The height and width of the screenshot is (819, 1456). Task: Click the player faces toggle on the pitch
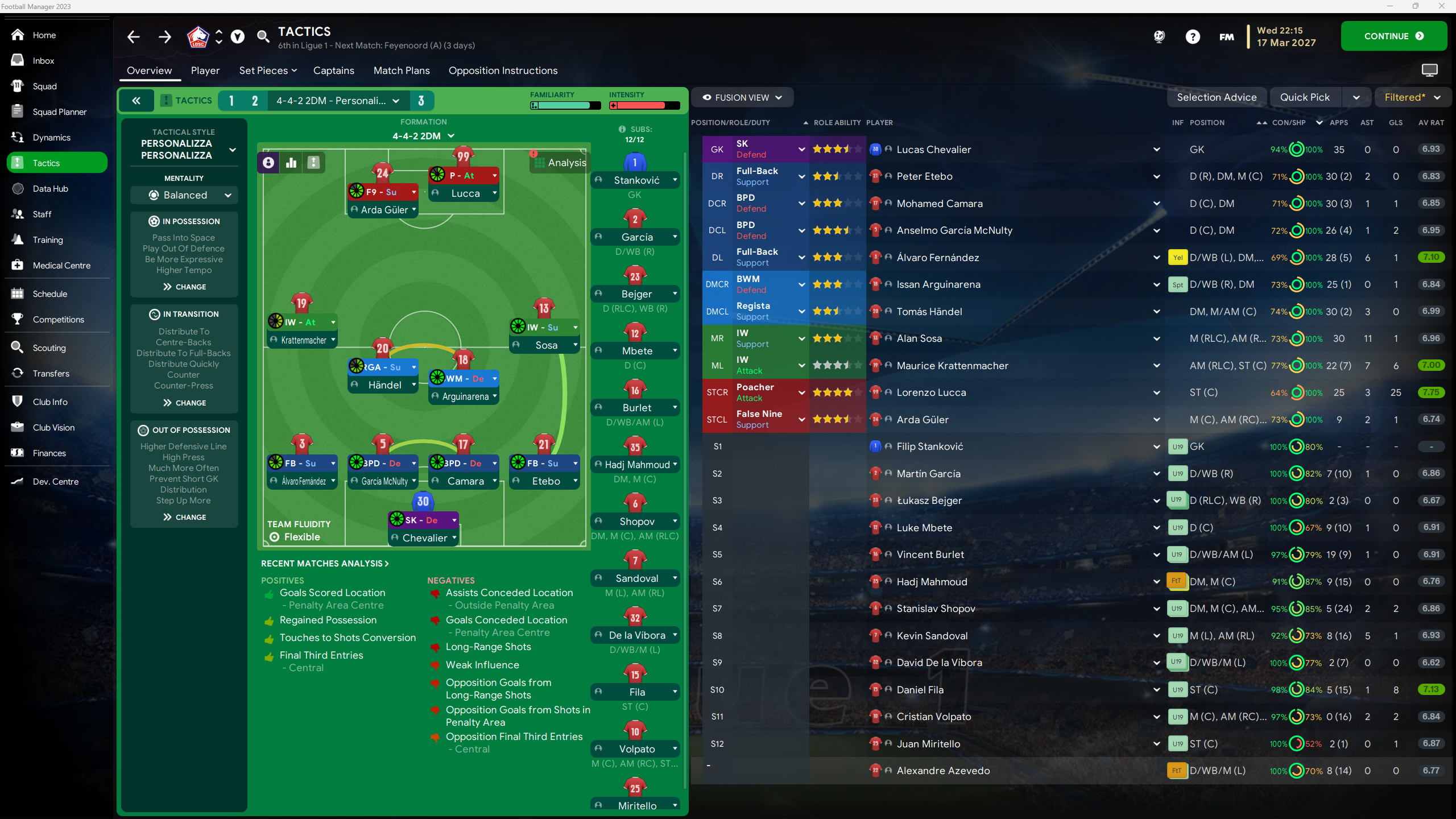(268, 162)
